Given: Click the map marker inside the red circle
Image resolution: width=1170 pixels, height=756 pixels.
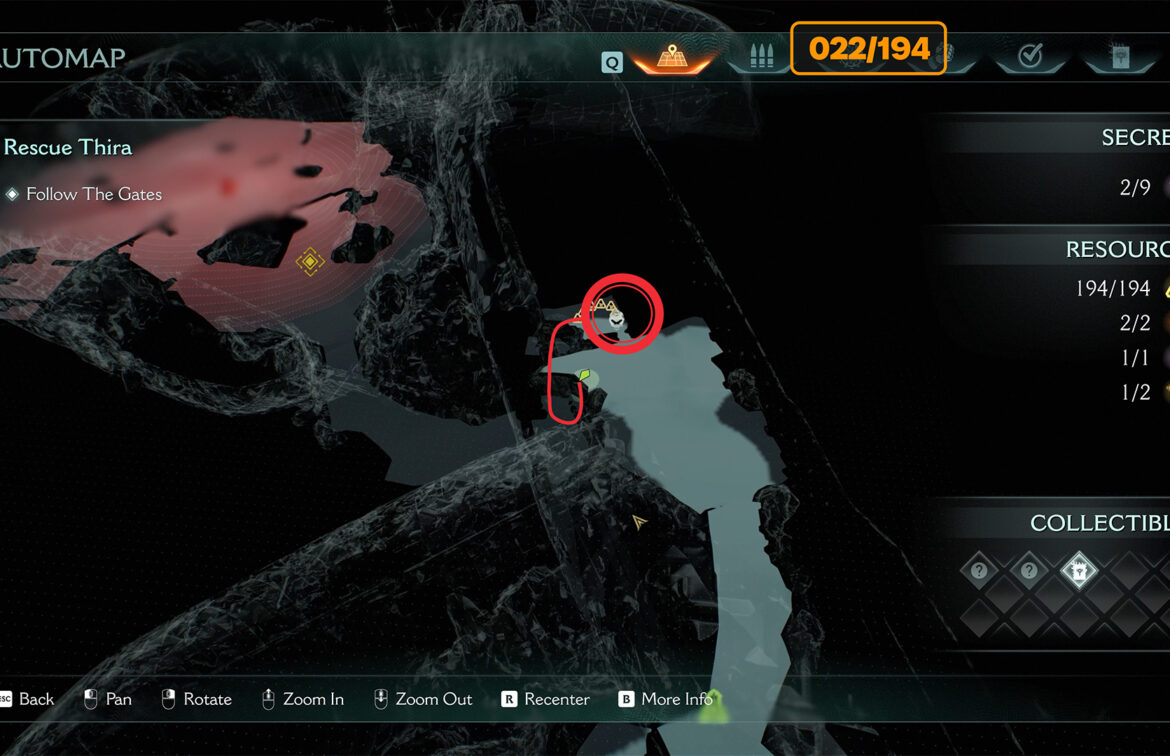Looking at the screenshot, I should click(x=617, y=318).
